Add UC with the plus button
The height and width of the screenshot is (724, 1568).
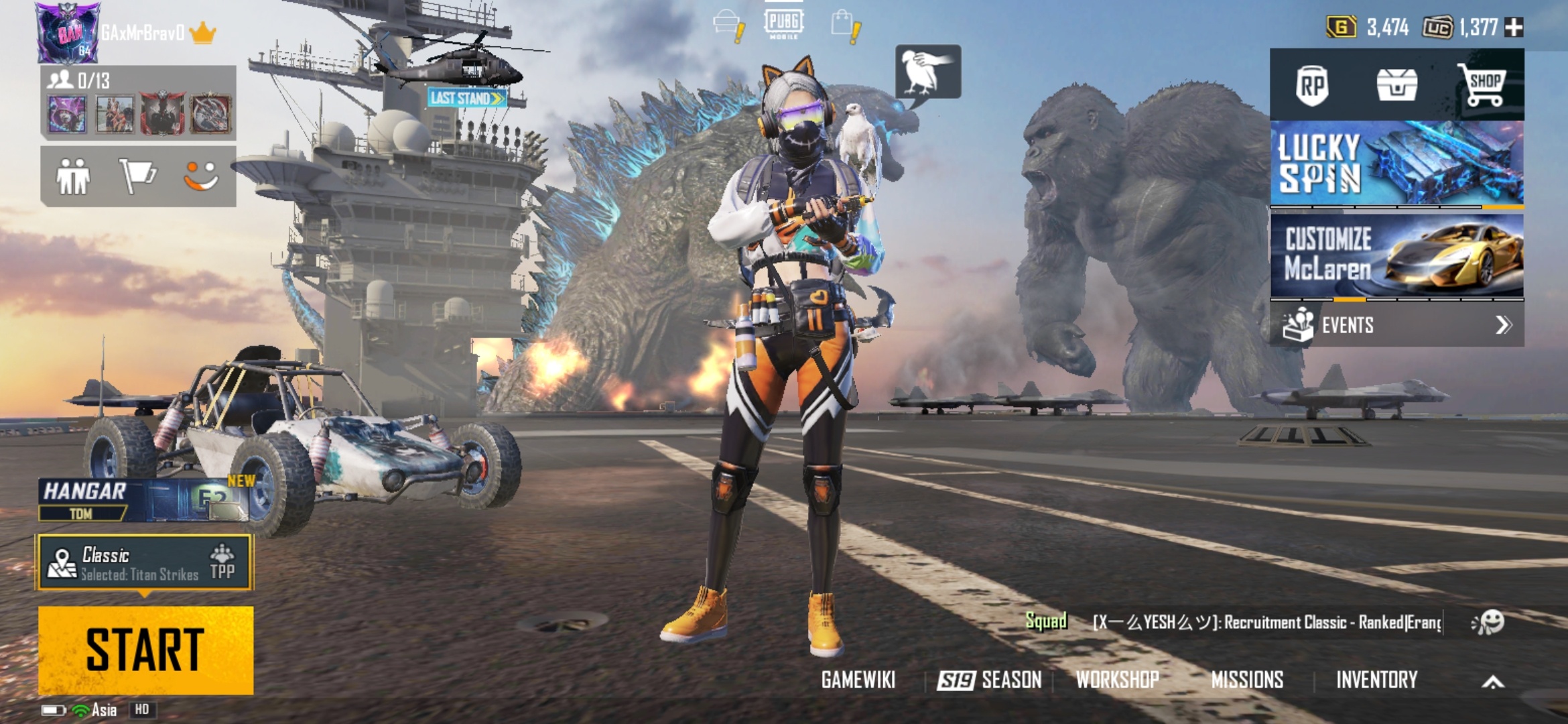(x=1514, y=27)
